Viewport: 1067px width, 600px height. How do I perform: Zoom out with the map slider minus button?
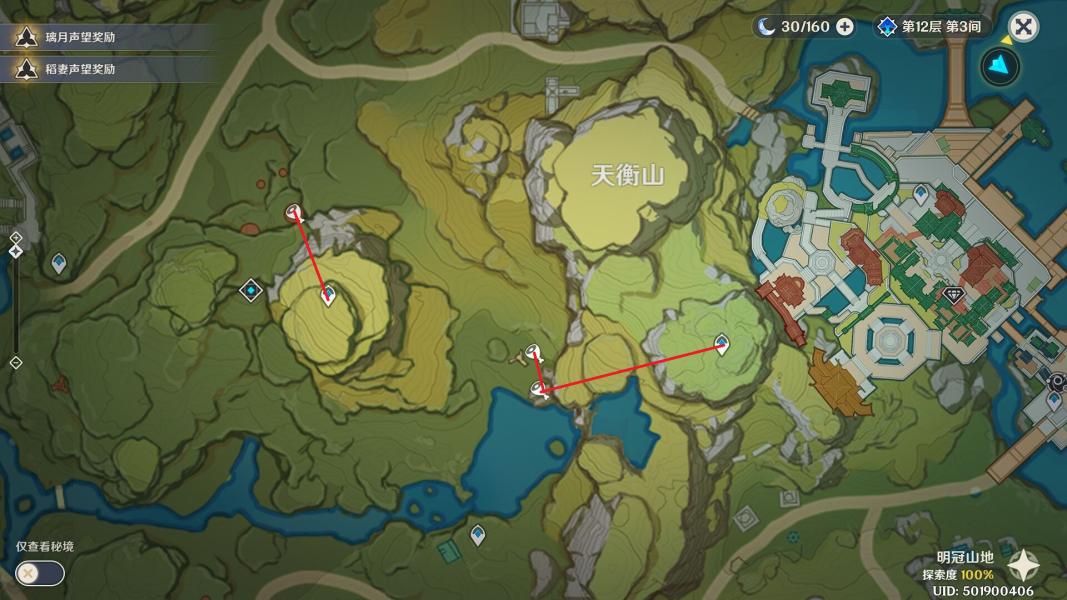pos(16,363)
